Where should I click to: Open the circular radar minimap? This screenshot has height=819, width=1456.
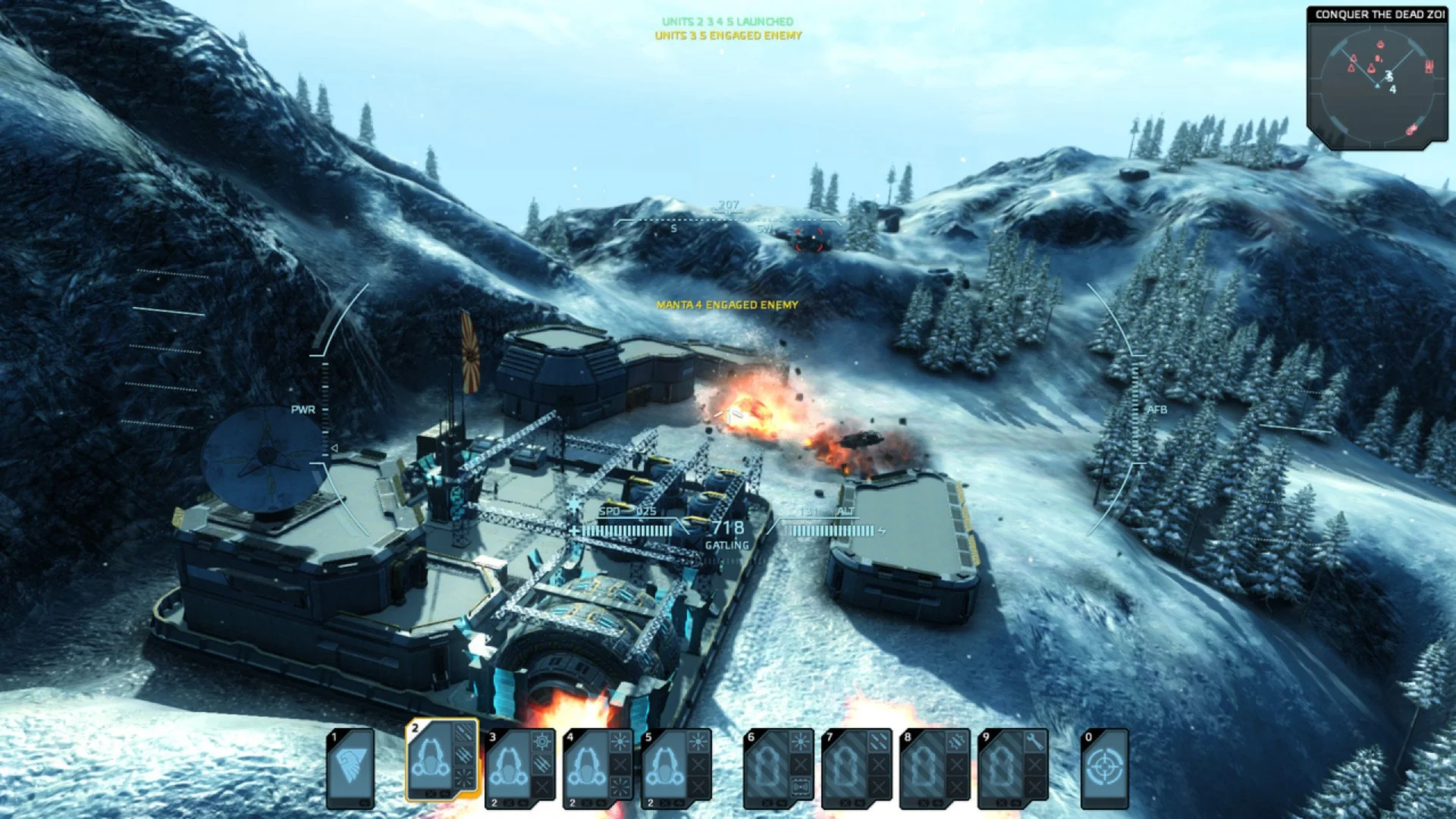click(x=1377, y=82)
